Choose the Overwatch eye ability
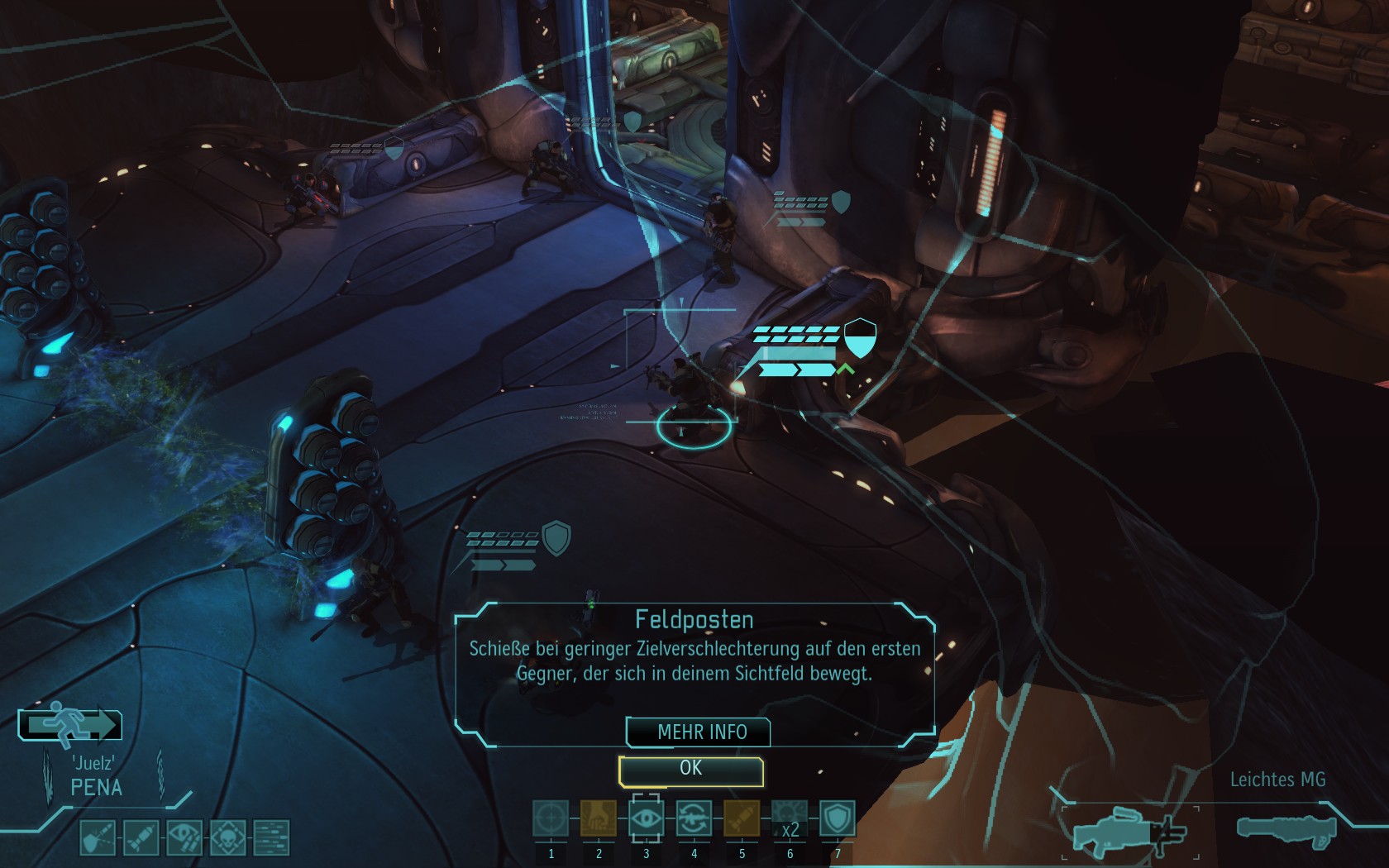Screen dimensions: 1389x868 click(647, 819)
